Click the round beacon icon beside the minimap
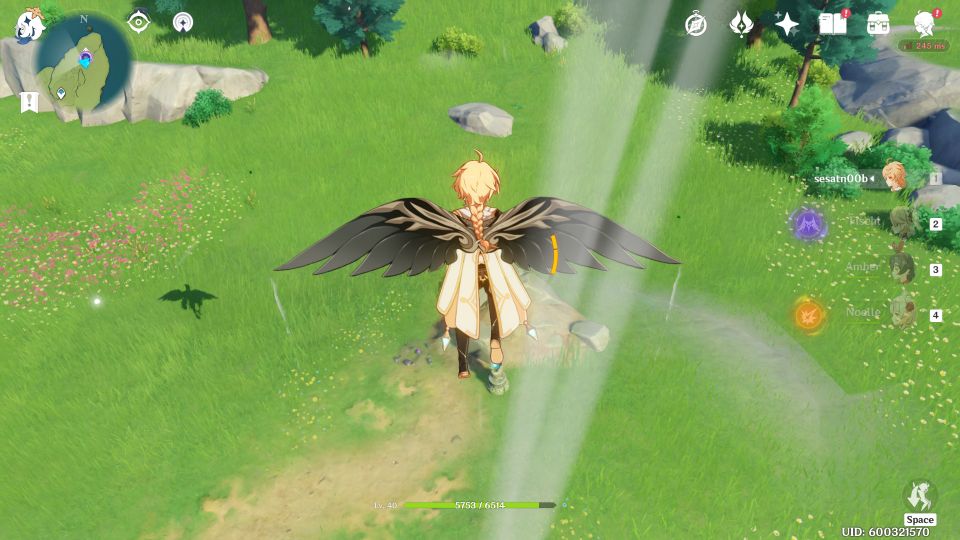 (182, 22)
